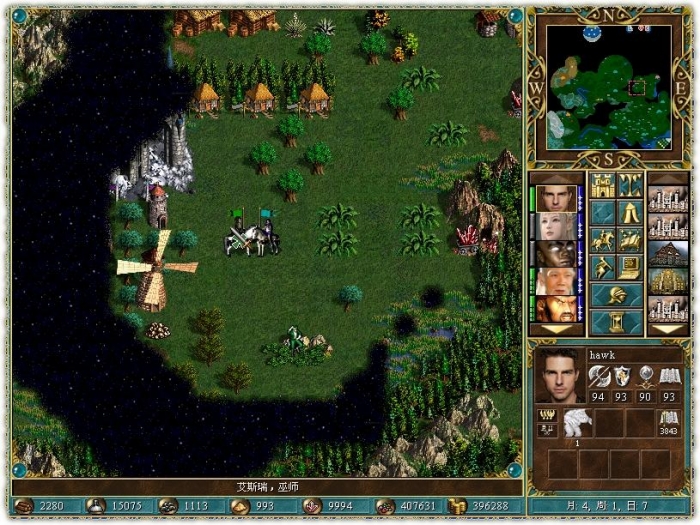
Task: Click the move hero horse button
Action: tap(602, 240)
